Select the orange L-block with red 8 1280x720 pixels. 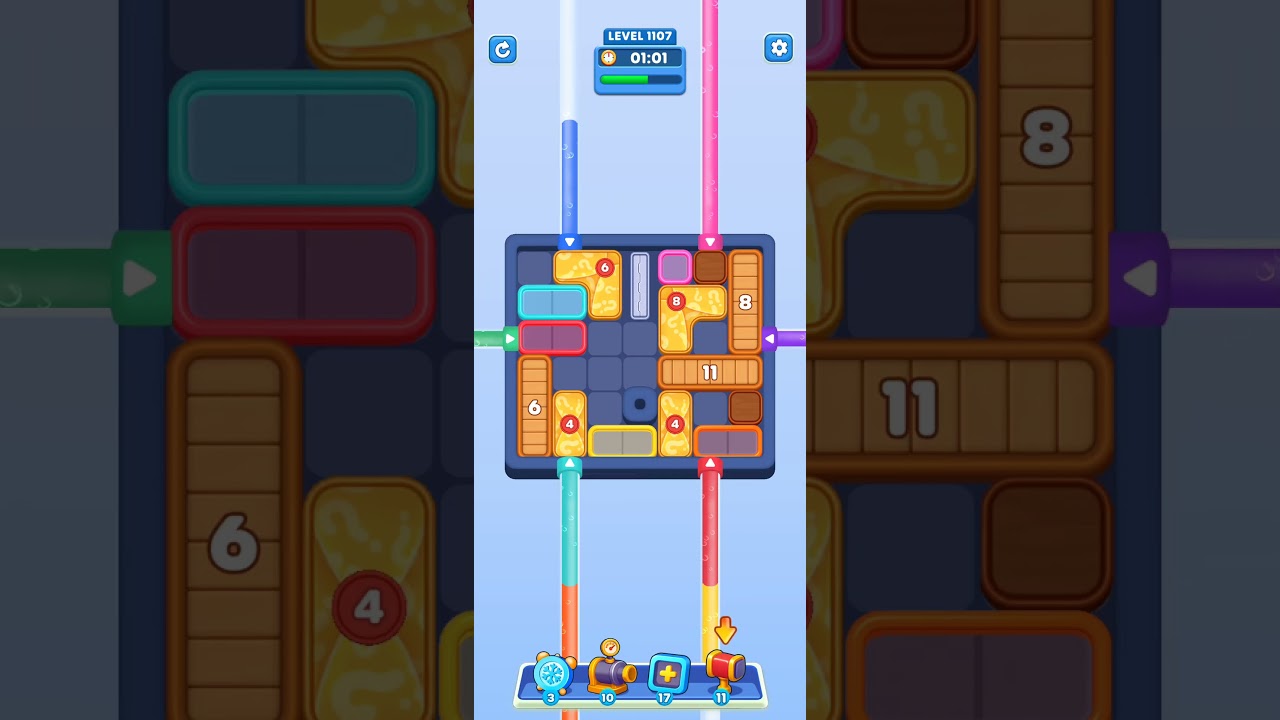[688, 310]
